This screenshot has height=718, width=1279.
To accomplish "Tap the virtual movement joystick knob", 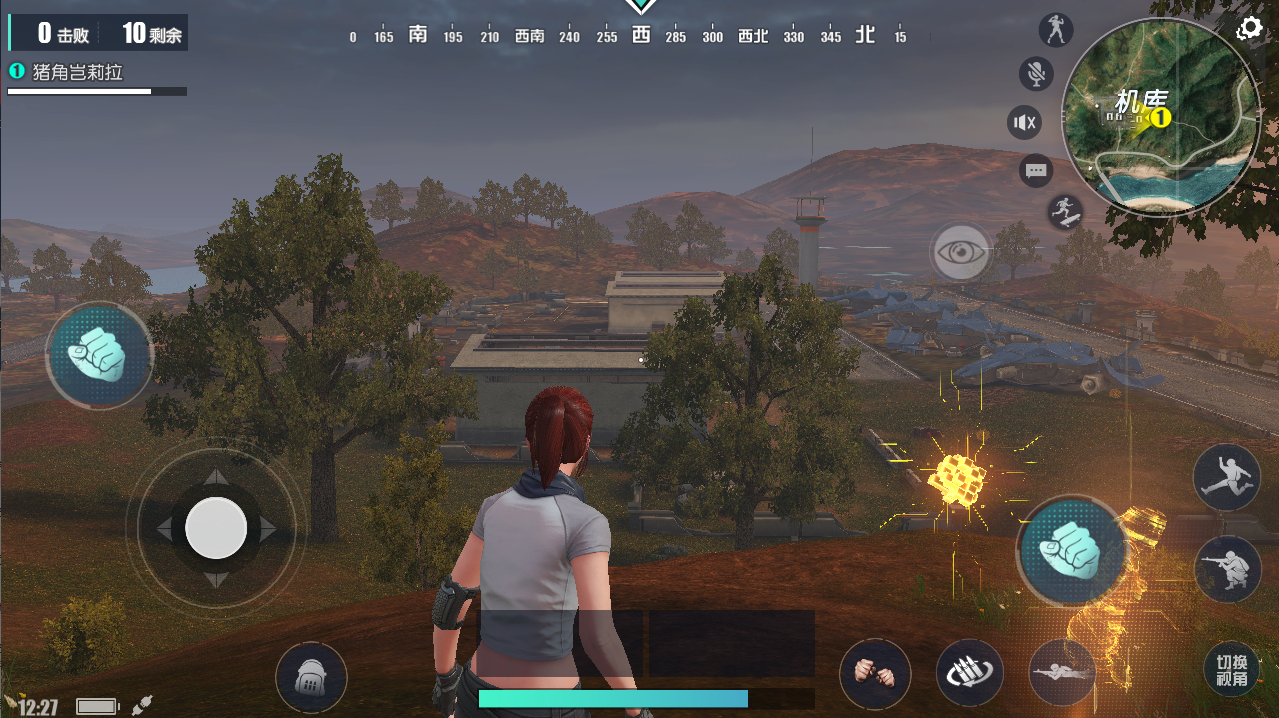I will tap(216, 528).
